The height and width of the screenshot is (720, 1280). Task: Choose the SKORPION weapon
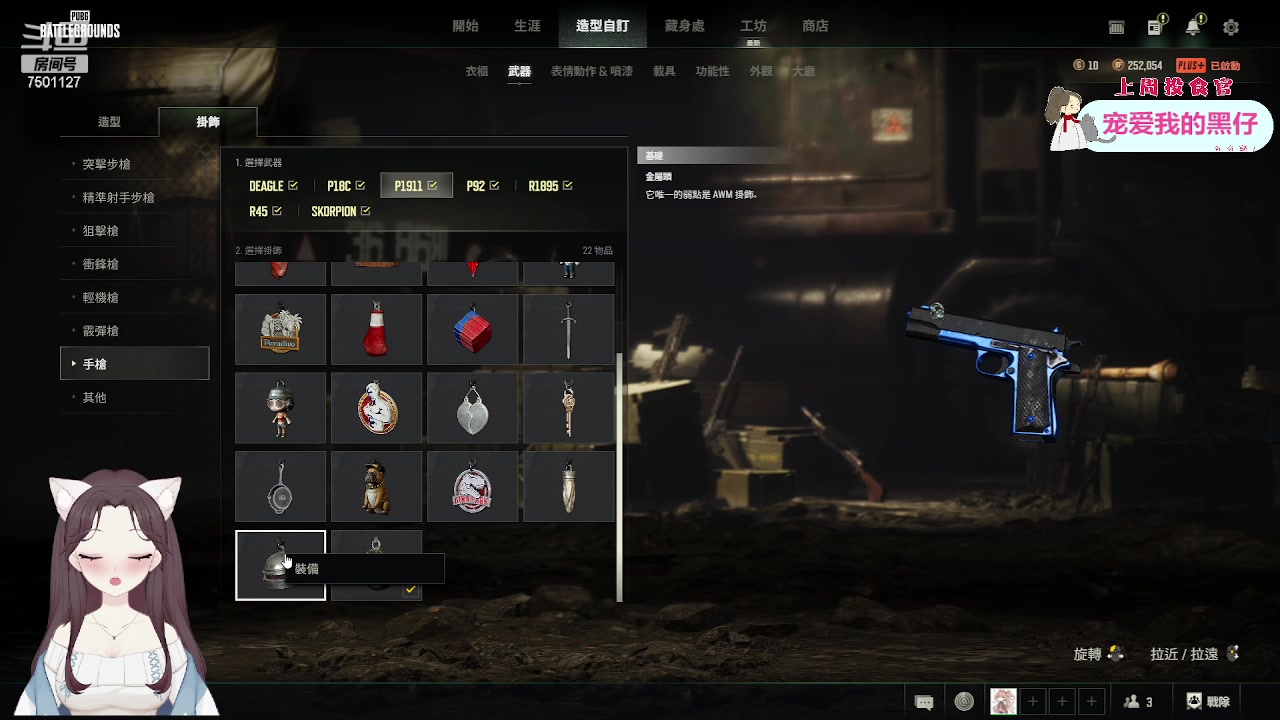(x=340, y=212)
